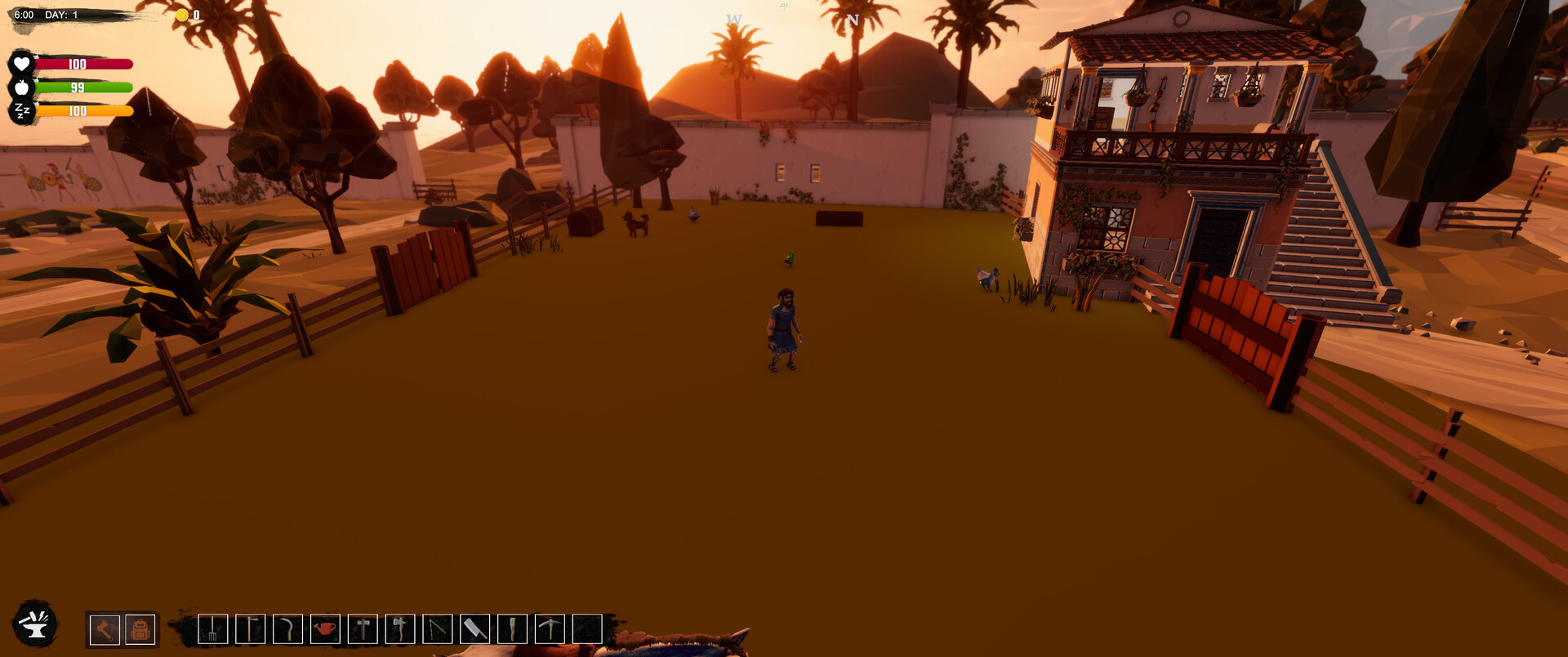Equip the sickle from the hotbar
Screen dimensions: 1568x657
click(287, 631)
